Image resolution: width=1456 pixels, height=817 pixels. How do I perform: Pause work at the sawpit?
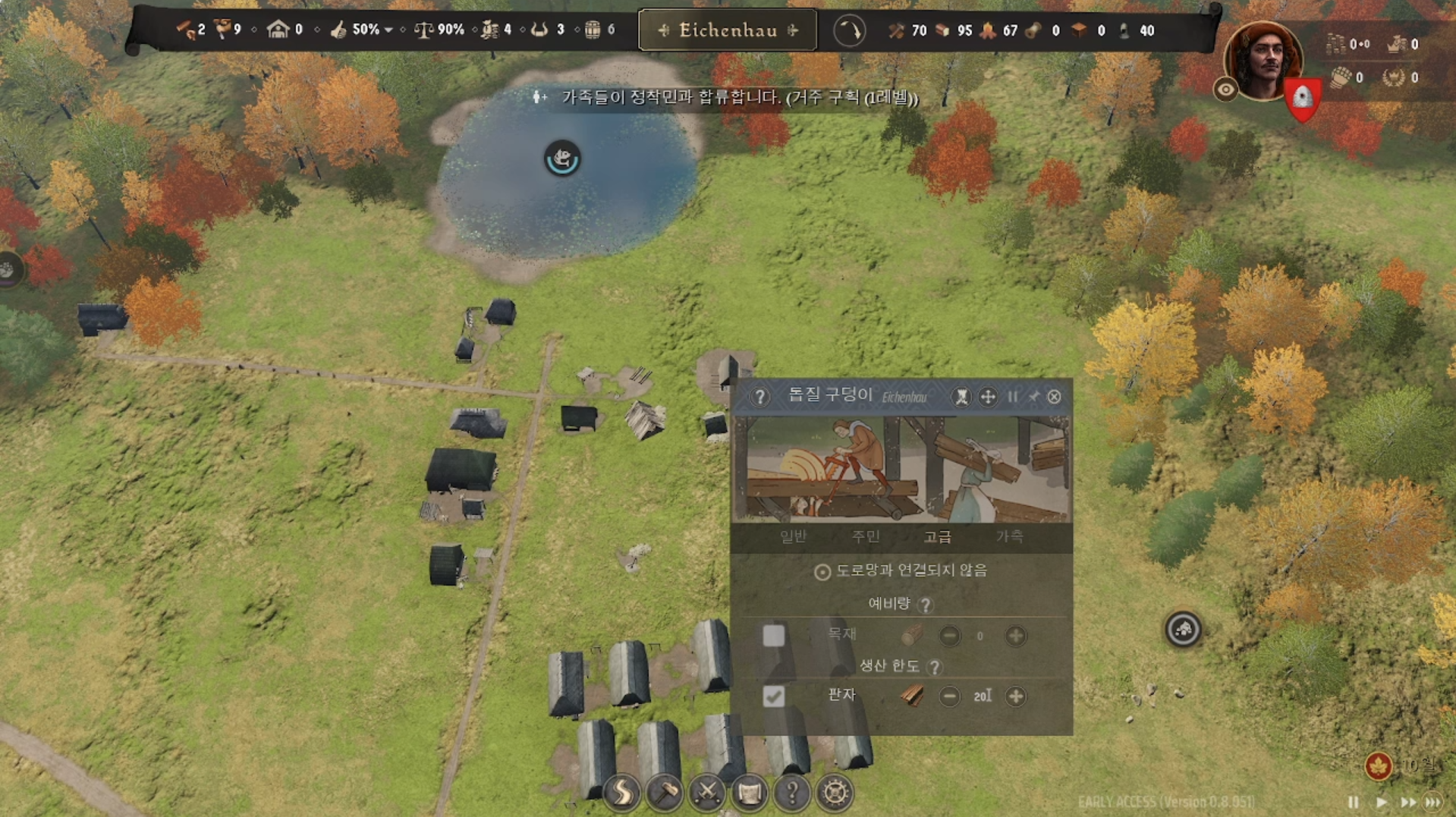point(1012,397)
